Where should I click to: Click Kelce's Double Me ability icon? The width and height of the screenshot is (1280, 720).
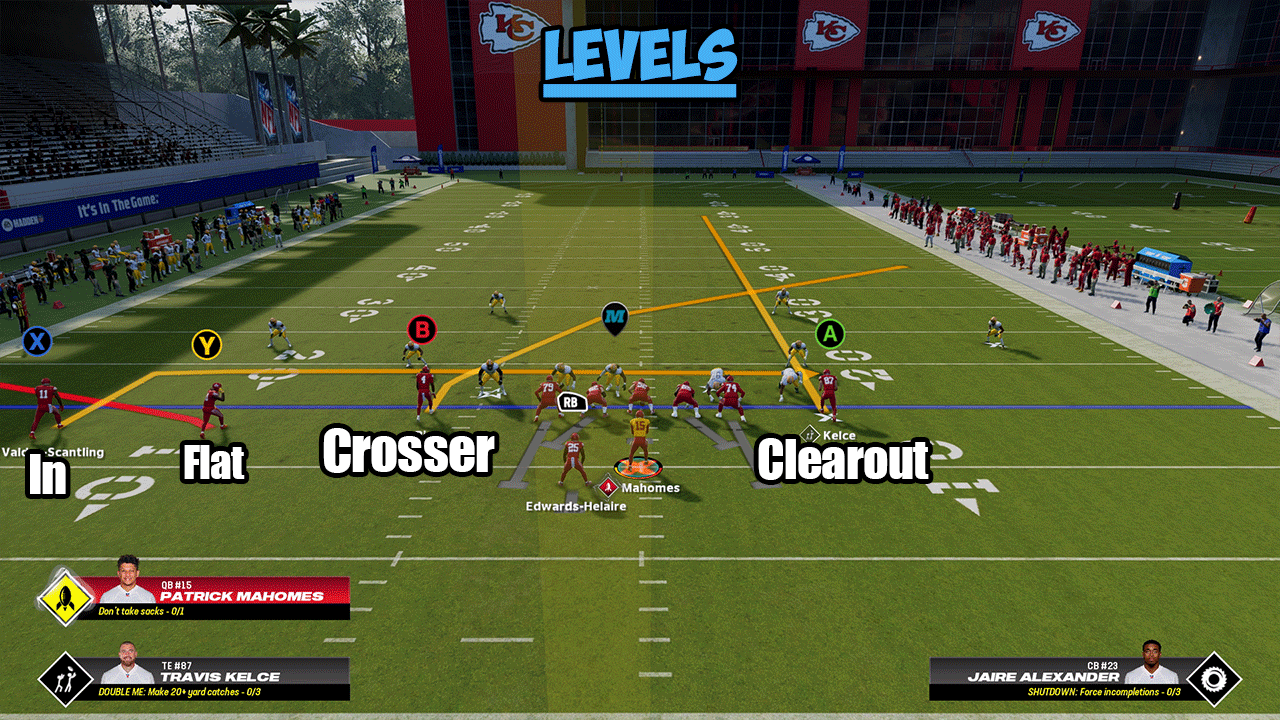(66, 679)
